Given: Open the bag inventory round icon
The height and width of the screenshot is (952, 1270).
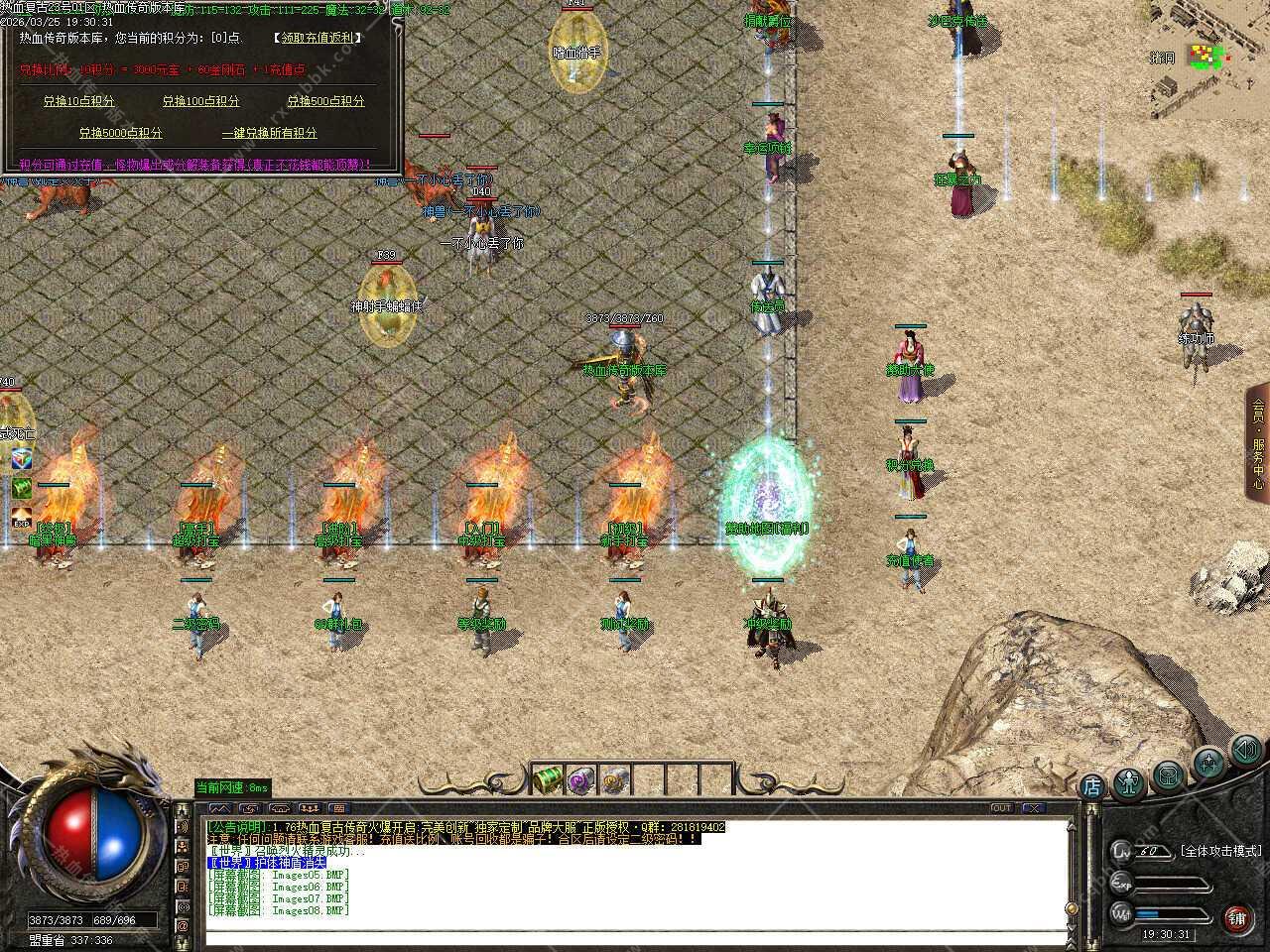Looking at the screenshot, I should pos(1169,774).
